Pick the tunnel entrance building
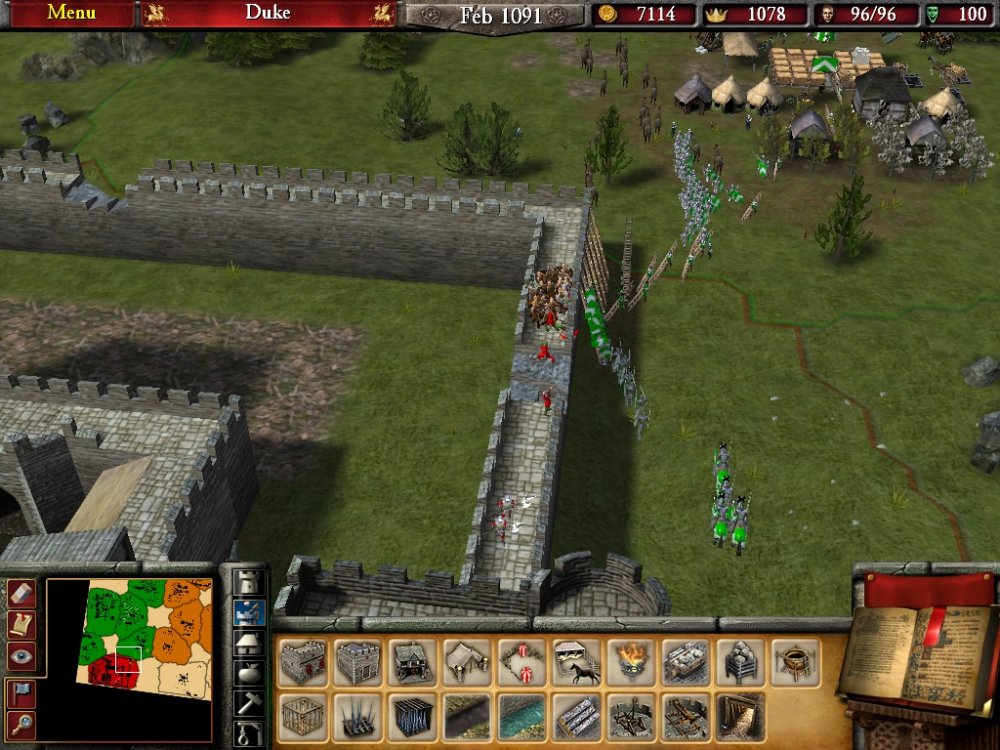The width and height of the screenshot is (1000, 750). (x=741, y=717)
